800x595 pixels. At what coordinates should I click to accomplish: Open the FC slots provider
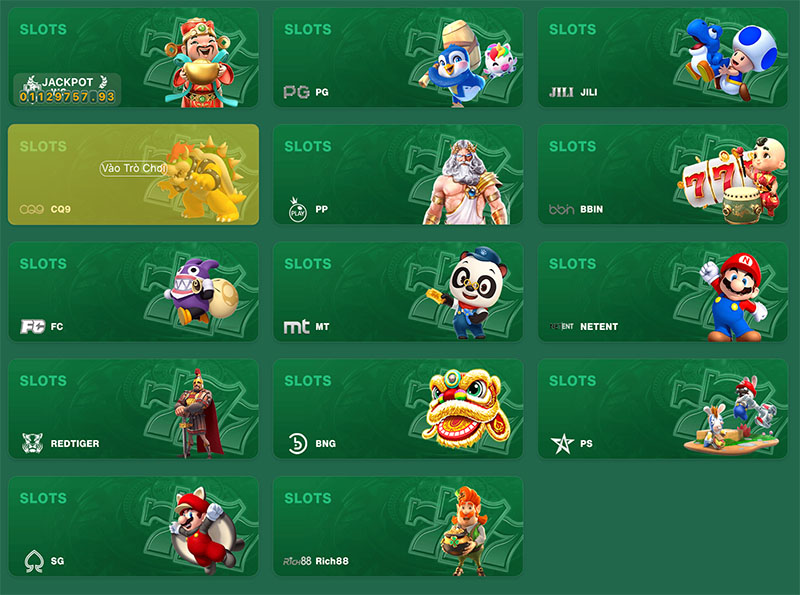pos(133,292)
